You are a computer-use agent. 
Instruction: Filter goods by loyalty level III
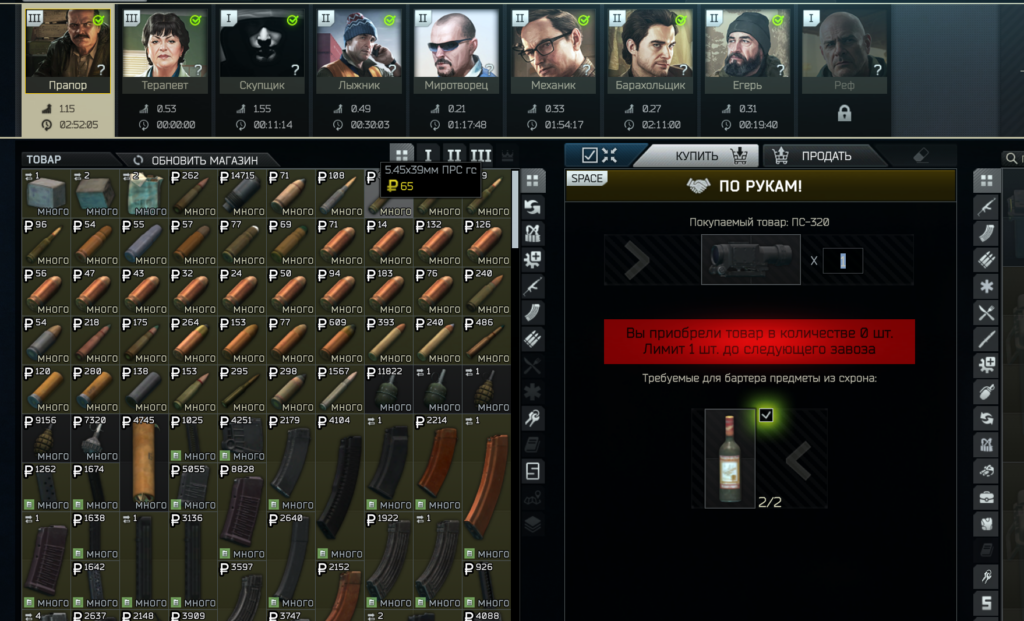pos(480,156)
